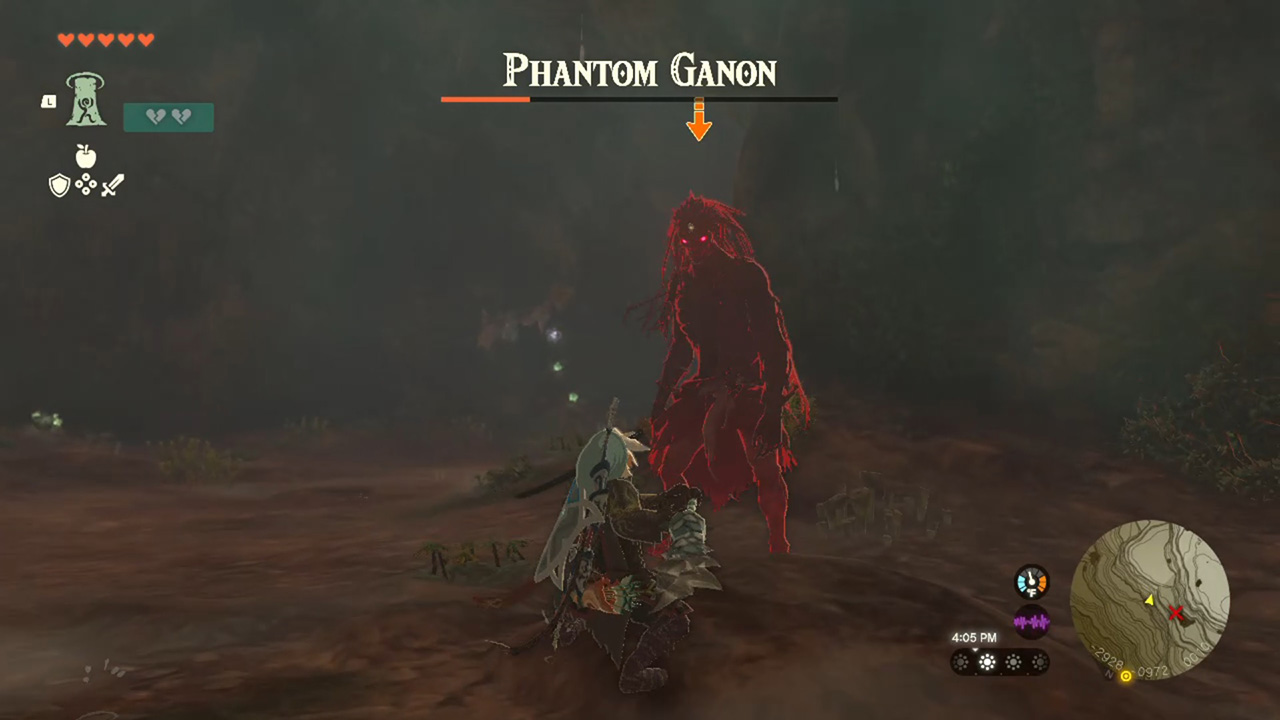Expand the clock showing 4:05 PM
Screen dimensions: 1280x720
(x=975, y=637)
